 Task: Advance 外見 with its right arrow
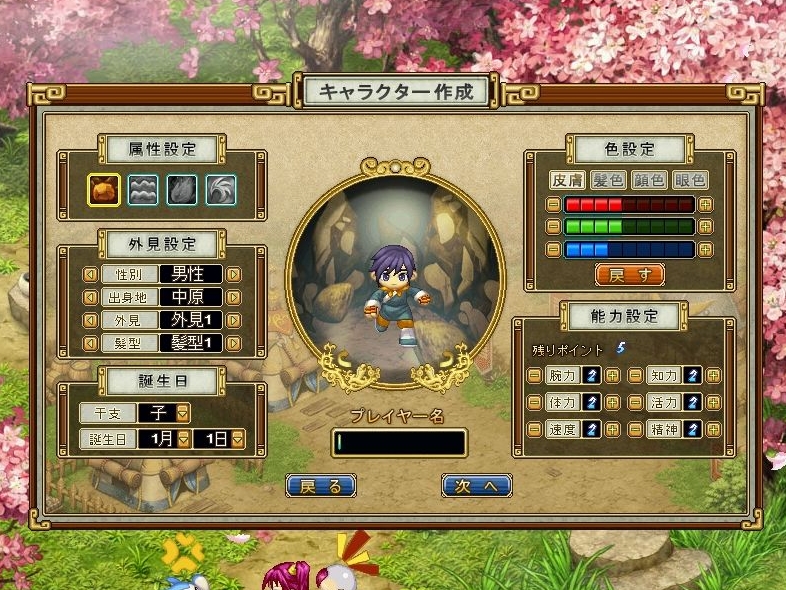[x=234, y=321]
